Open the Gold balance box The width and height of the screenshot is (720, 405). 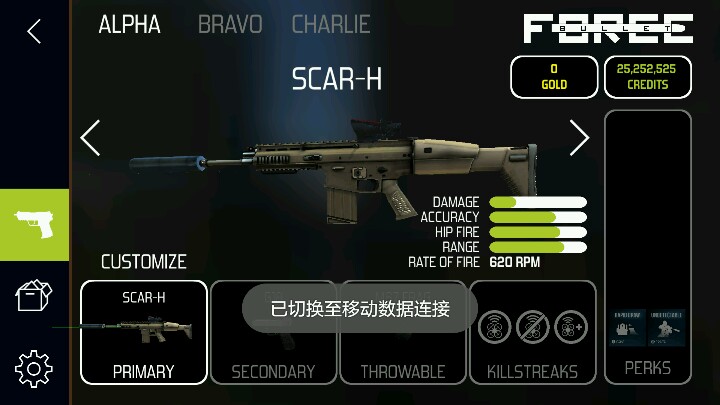[553, 77]
